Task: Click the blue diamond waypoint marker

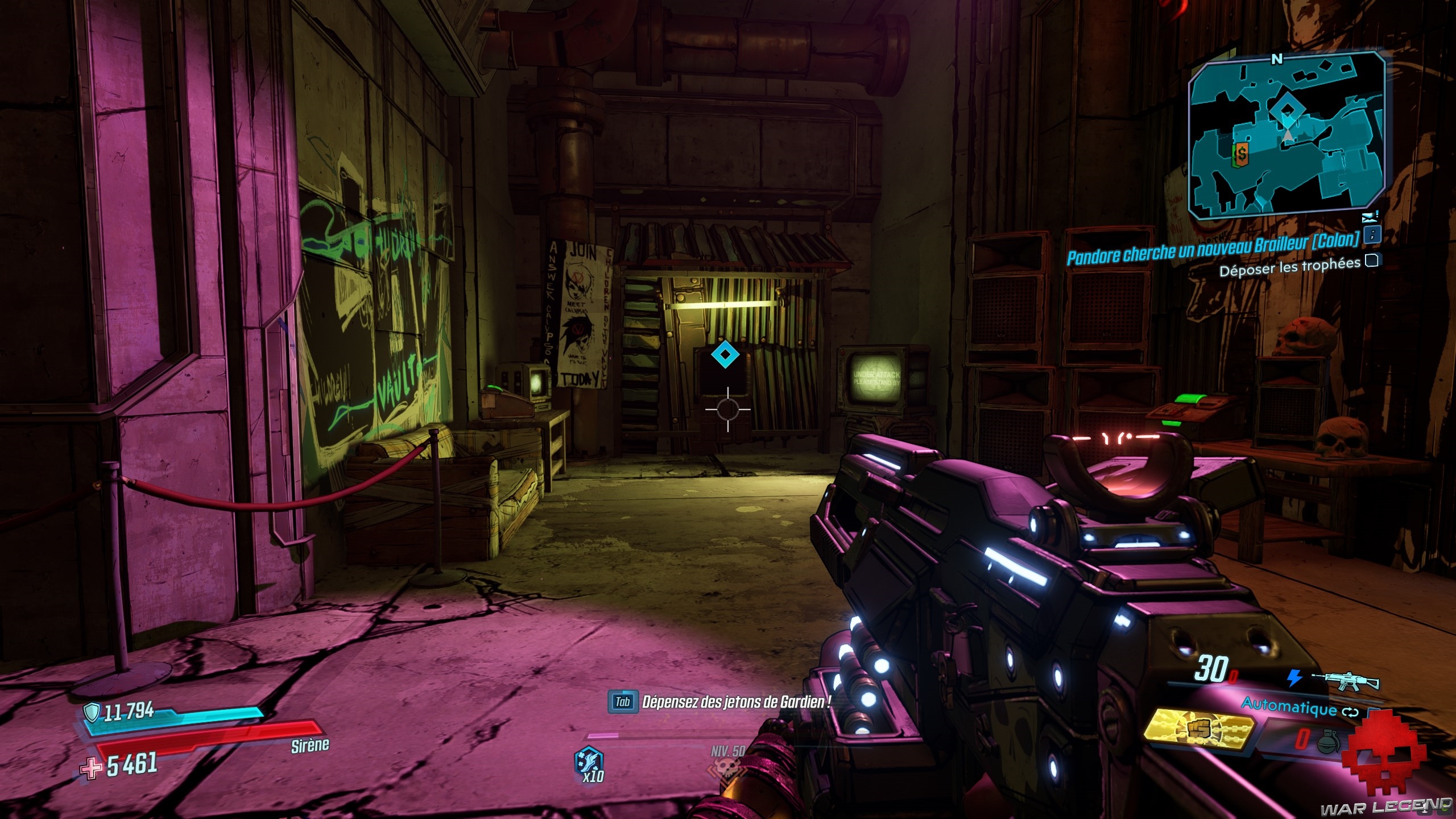Action: pyautogui.click(x=725, y=355)
